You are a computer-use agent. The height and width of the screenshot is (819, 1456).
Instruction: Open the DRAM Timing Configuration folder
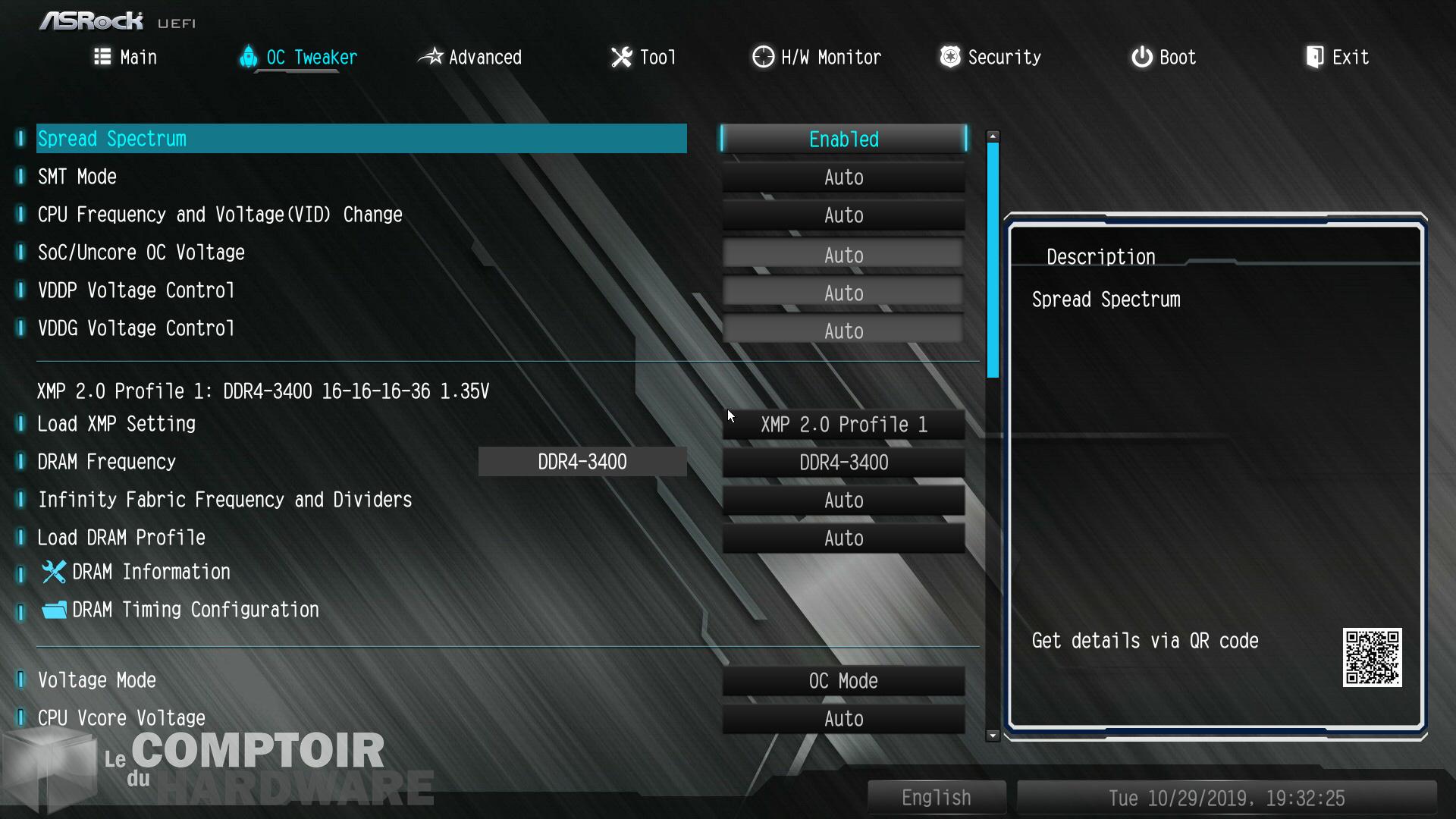click(x=195, y=610)
